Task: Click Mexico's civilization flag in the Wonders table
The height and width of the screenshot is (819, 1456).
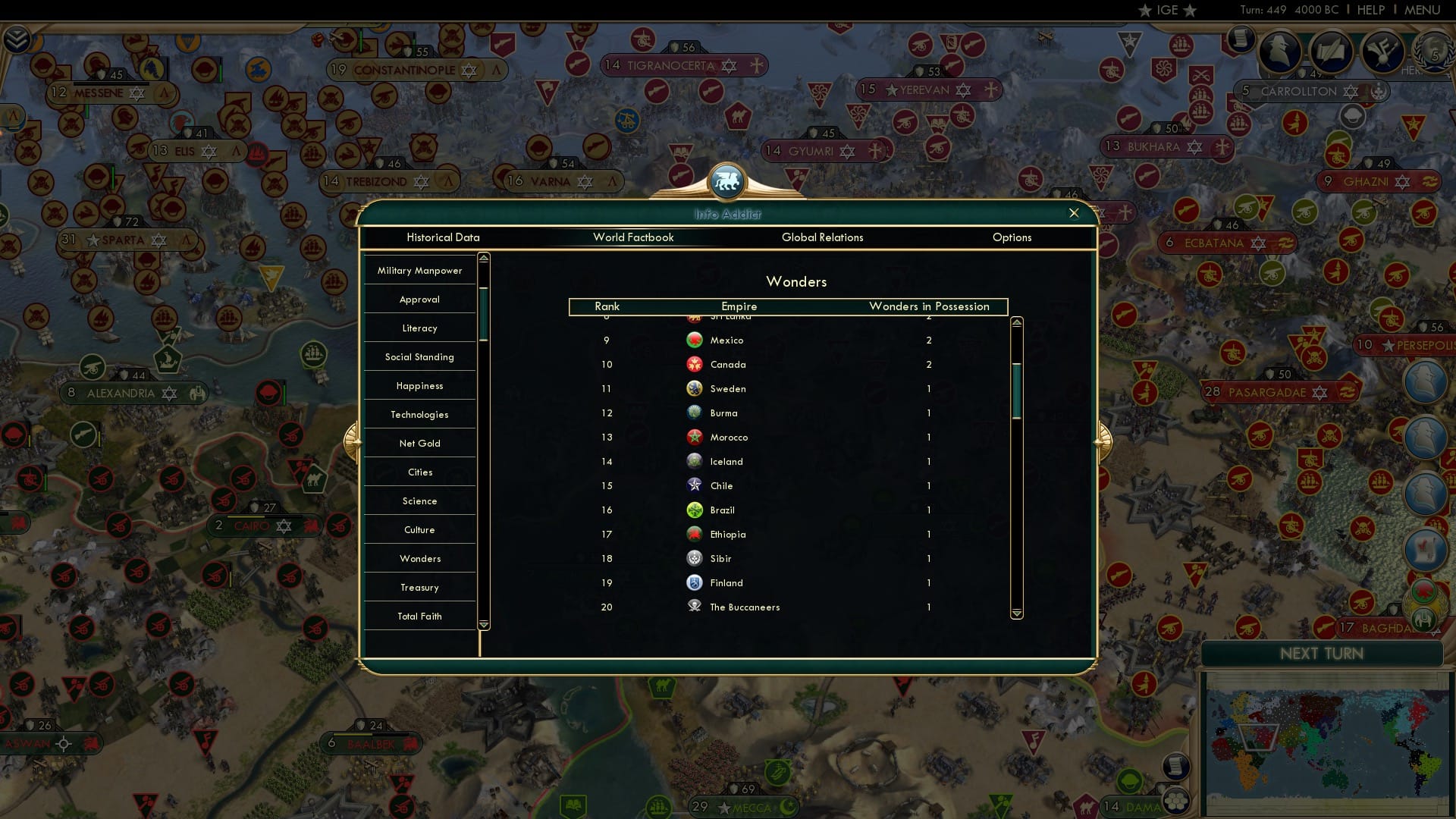Action: (694, 340)
